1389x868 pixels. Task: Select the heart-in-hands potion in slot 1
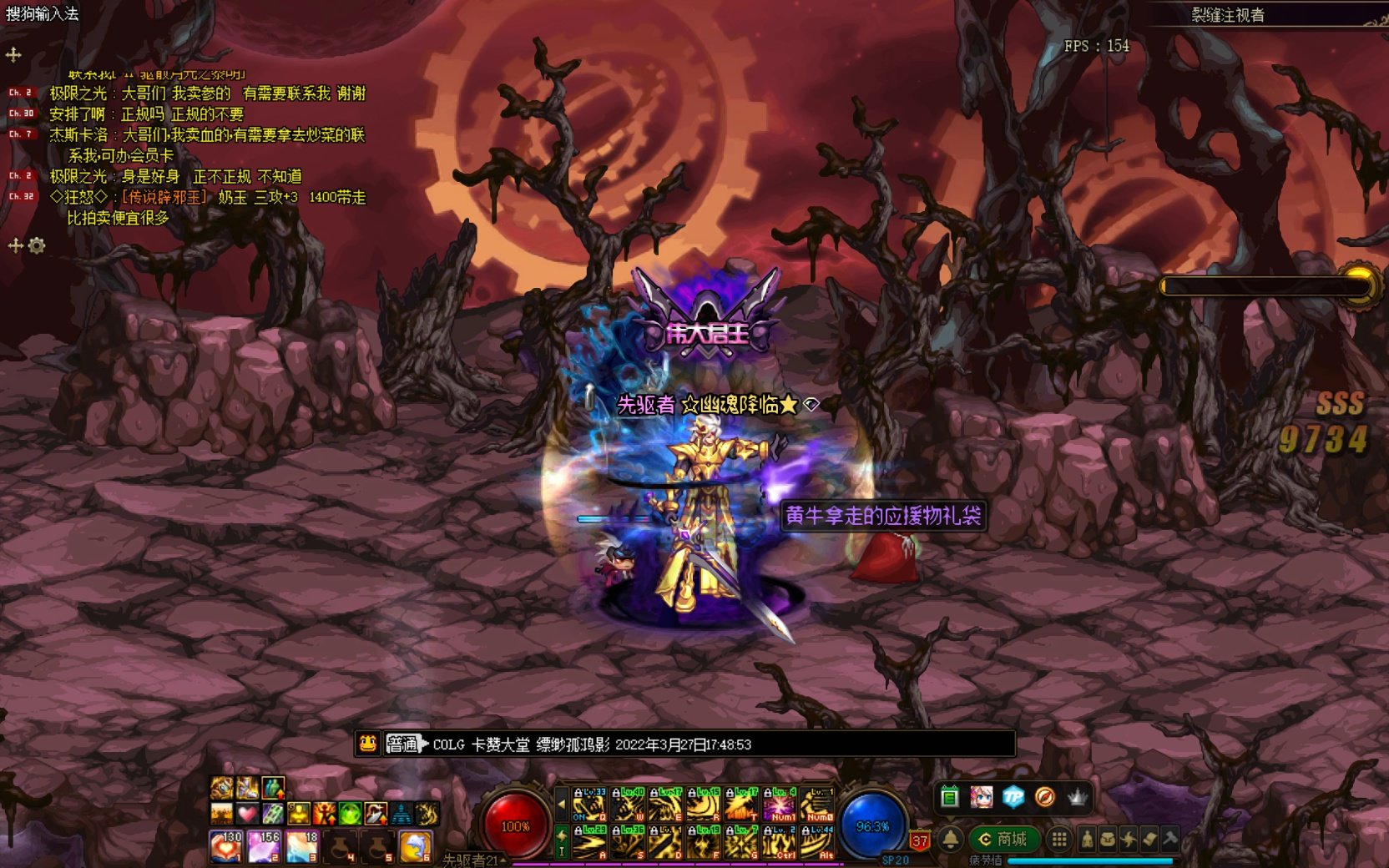[225, 846]
